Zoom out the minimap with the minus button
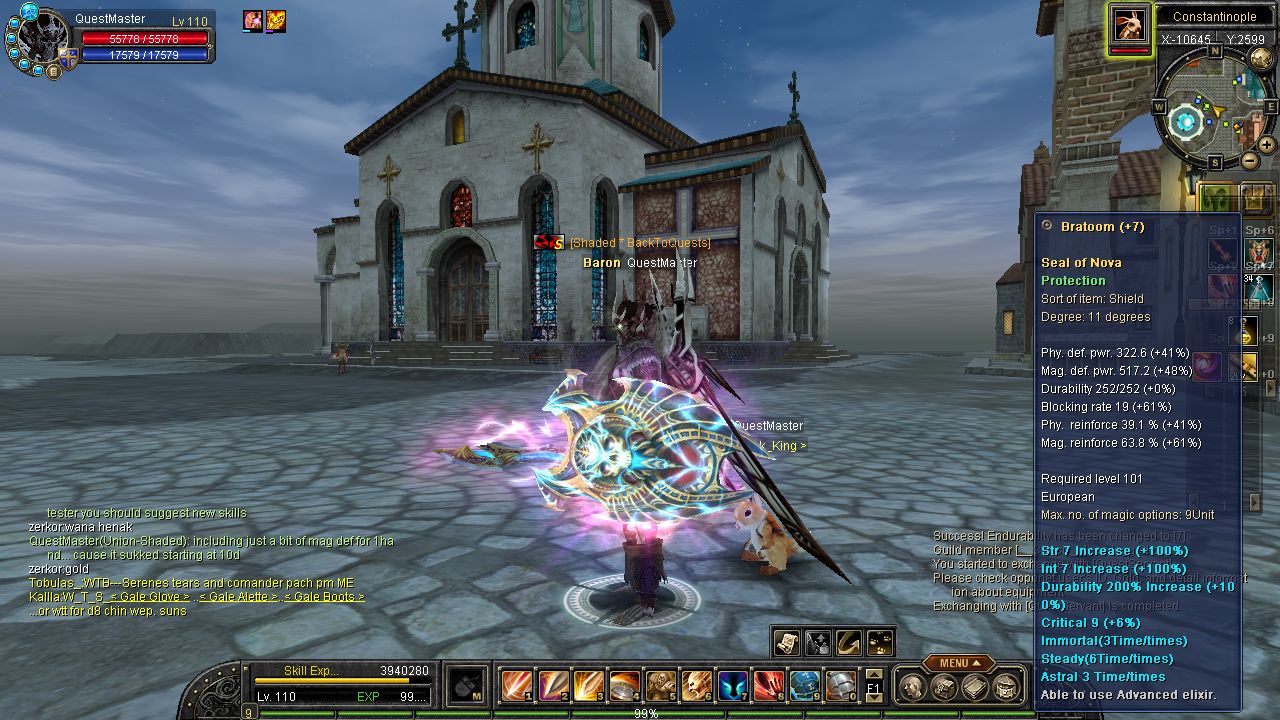Viewport: 1280px width, 720px height. [x=1250, y=160]
